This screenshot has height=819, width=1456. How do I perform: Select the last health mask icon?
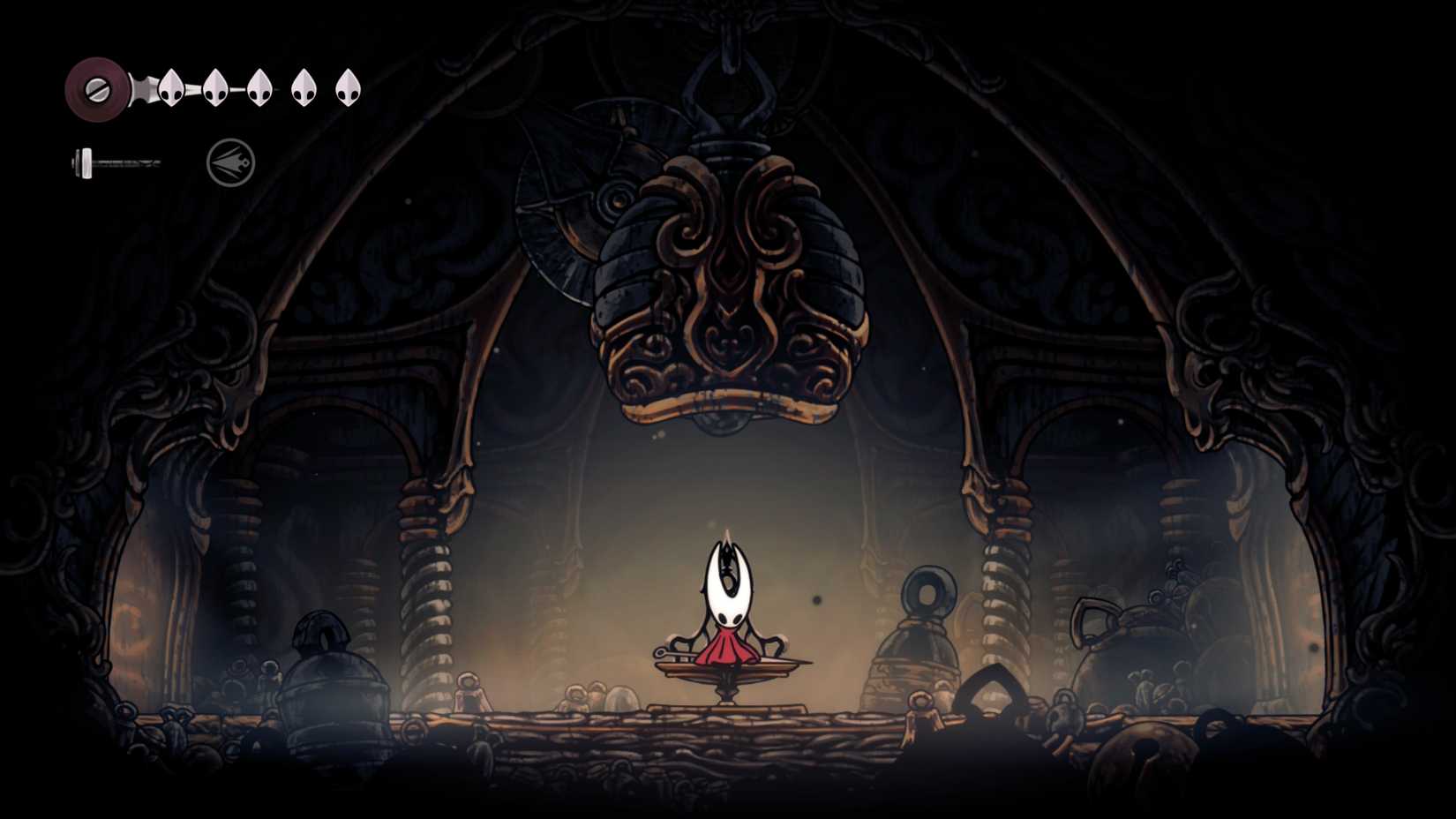click(349, 88)
